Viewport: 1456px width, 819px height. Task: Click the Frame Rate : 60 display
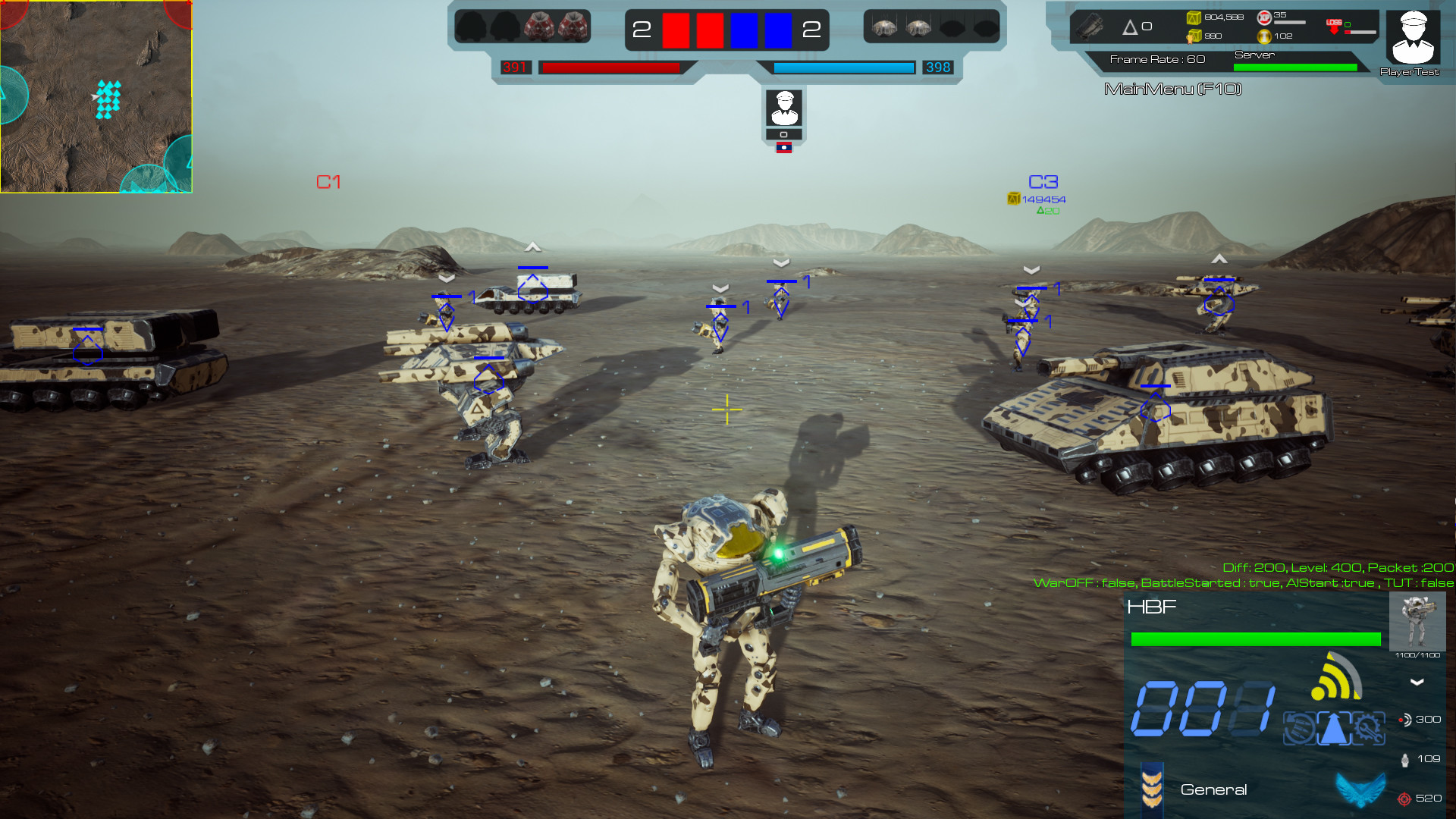click(x=1156, y=59)
